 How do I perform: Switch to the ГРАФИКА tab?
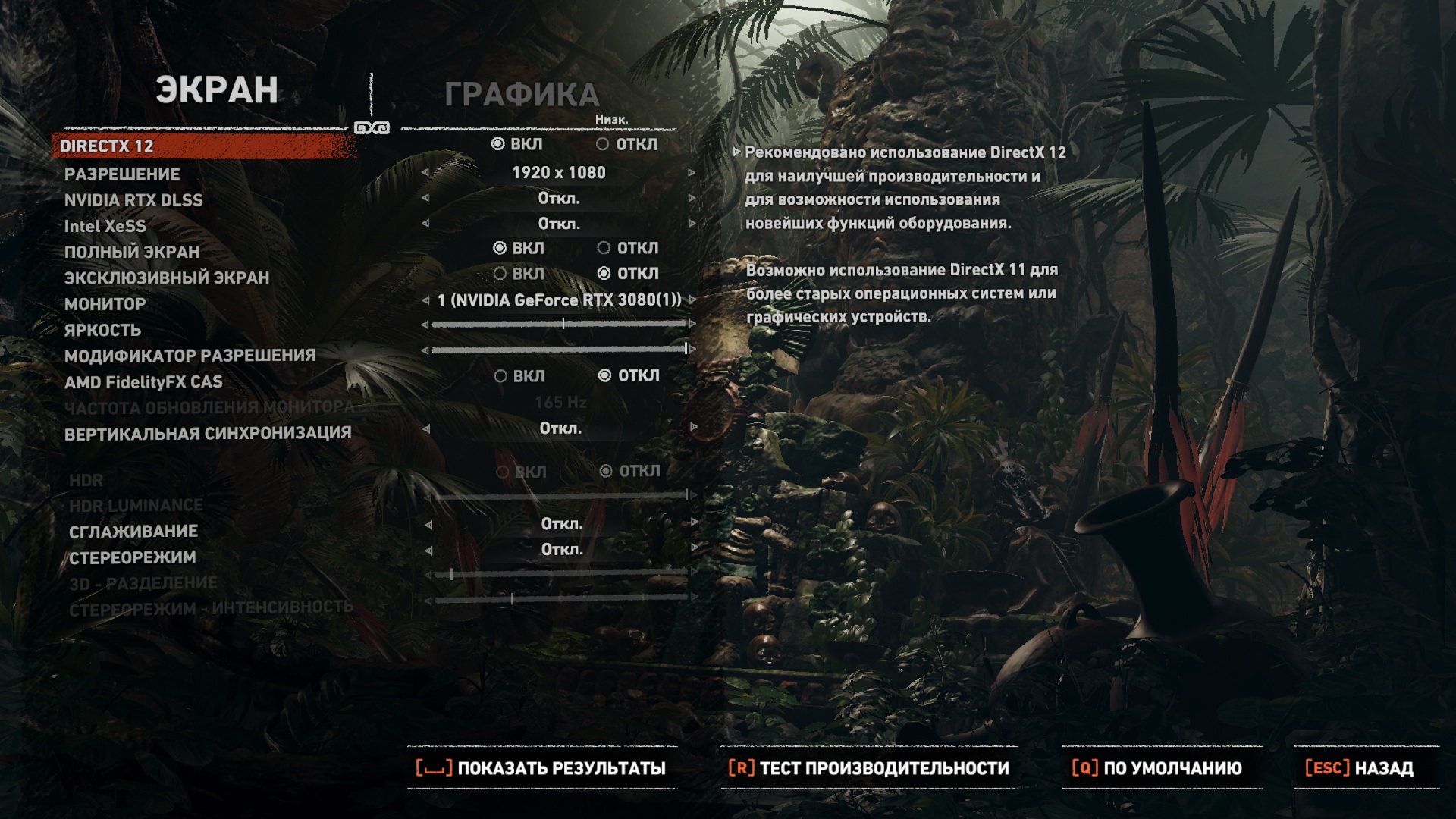(x=522, y=95)
